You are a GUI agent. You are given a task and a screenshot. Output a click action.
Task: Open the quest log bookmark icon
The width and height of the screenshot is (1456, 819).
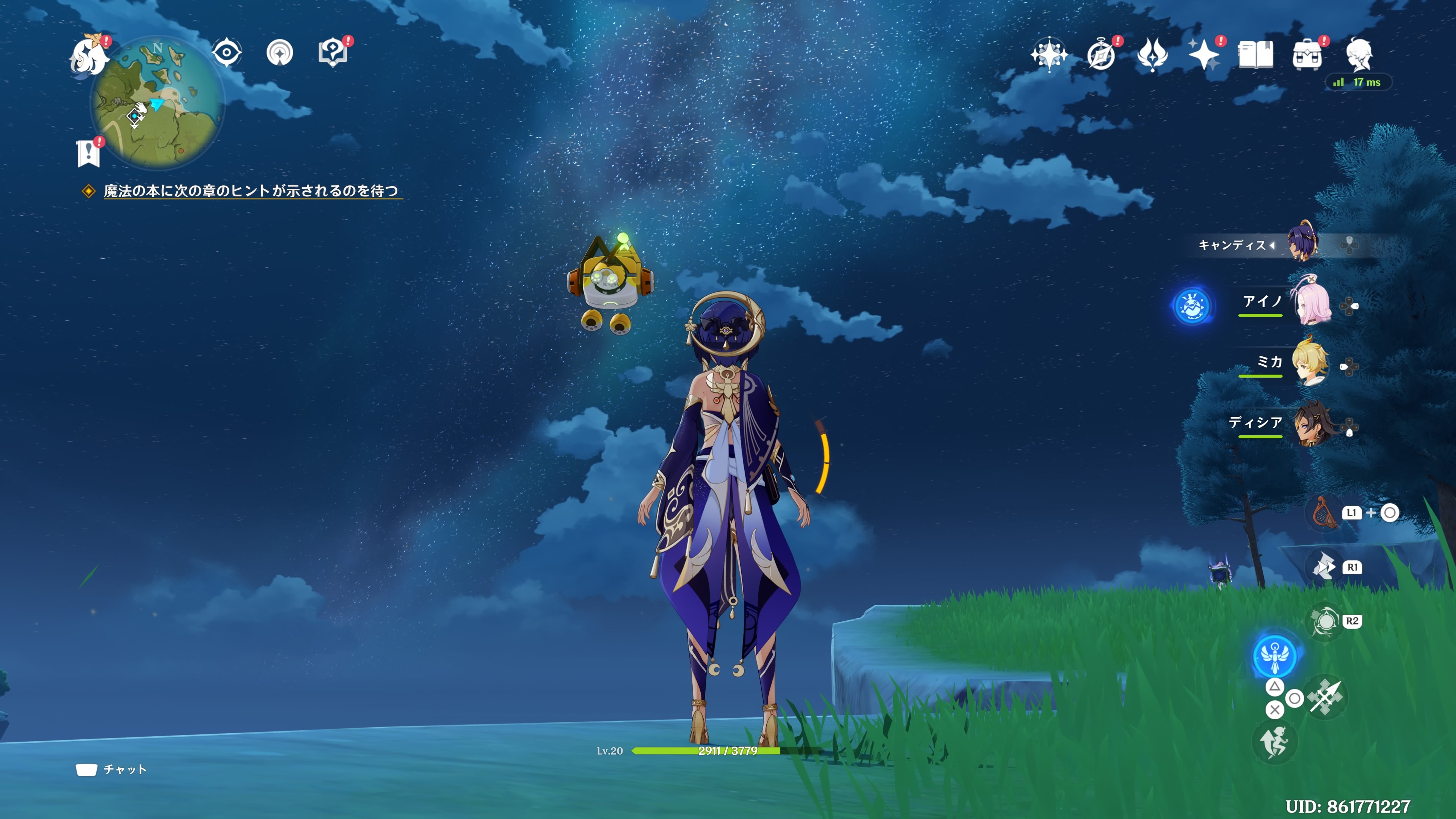tap(88, 152)
